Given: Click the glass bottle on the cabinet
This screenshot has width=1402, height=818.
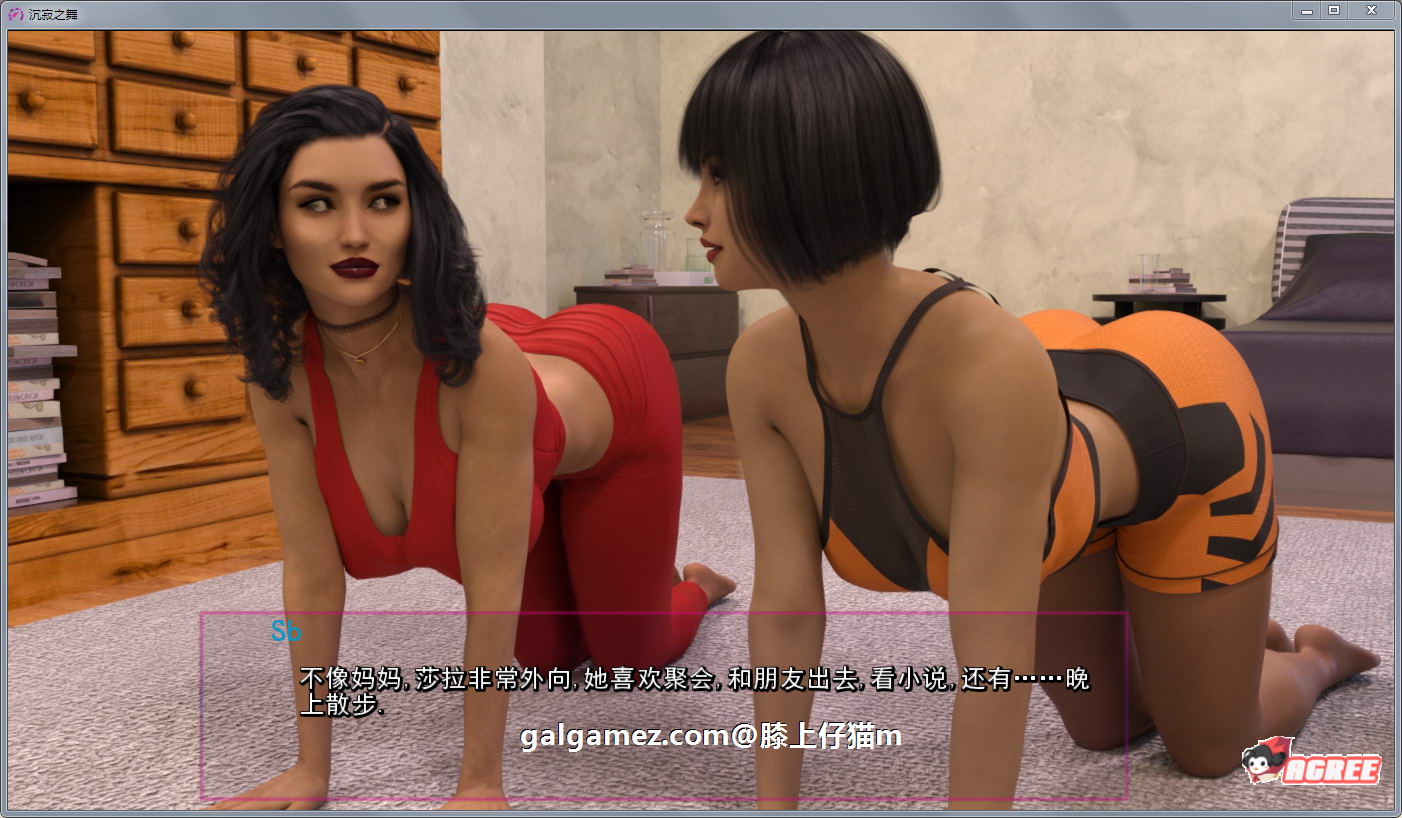Looking at the screenshot, I should (655, 230).
